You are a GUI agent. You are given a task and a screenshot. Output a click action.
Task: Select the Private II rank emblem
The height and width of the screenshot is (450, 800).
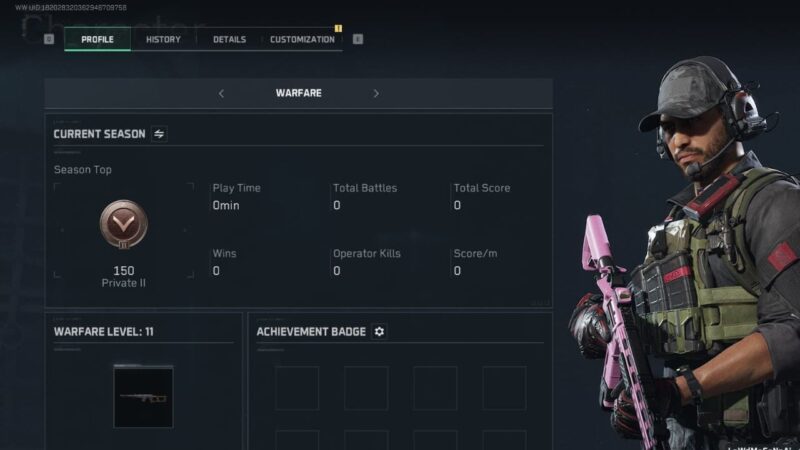124,226
